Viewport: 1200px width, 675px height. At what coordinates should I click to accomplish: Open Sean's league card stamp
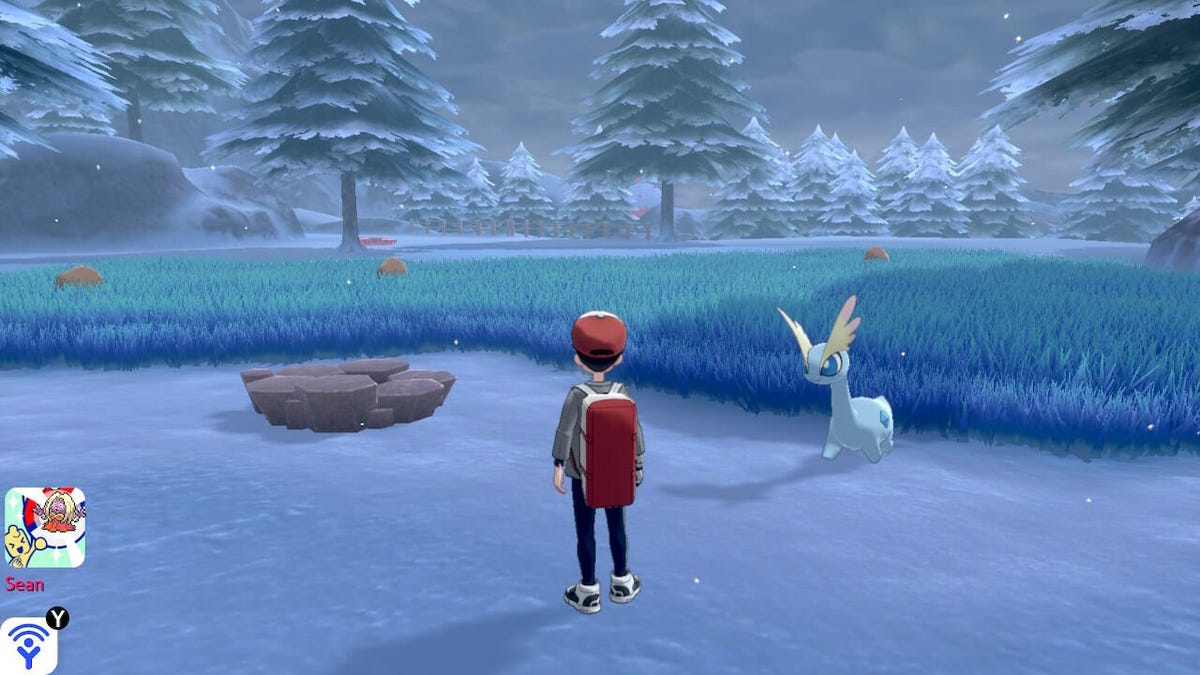pyautogui.click(x=44, y=527)
